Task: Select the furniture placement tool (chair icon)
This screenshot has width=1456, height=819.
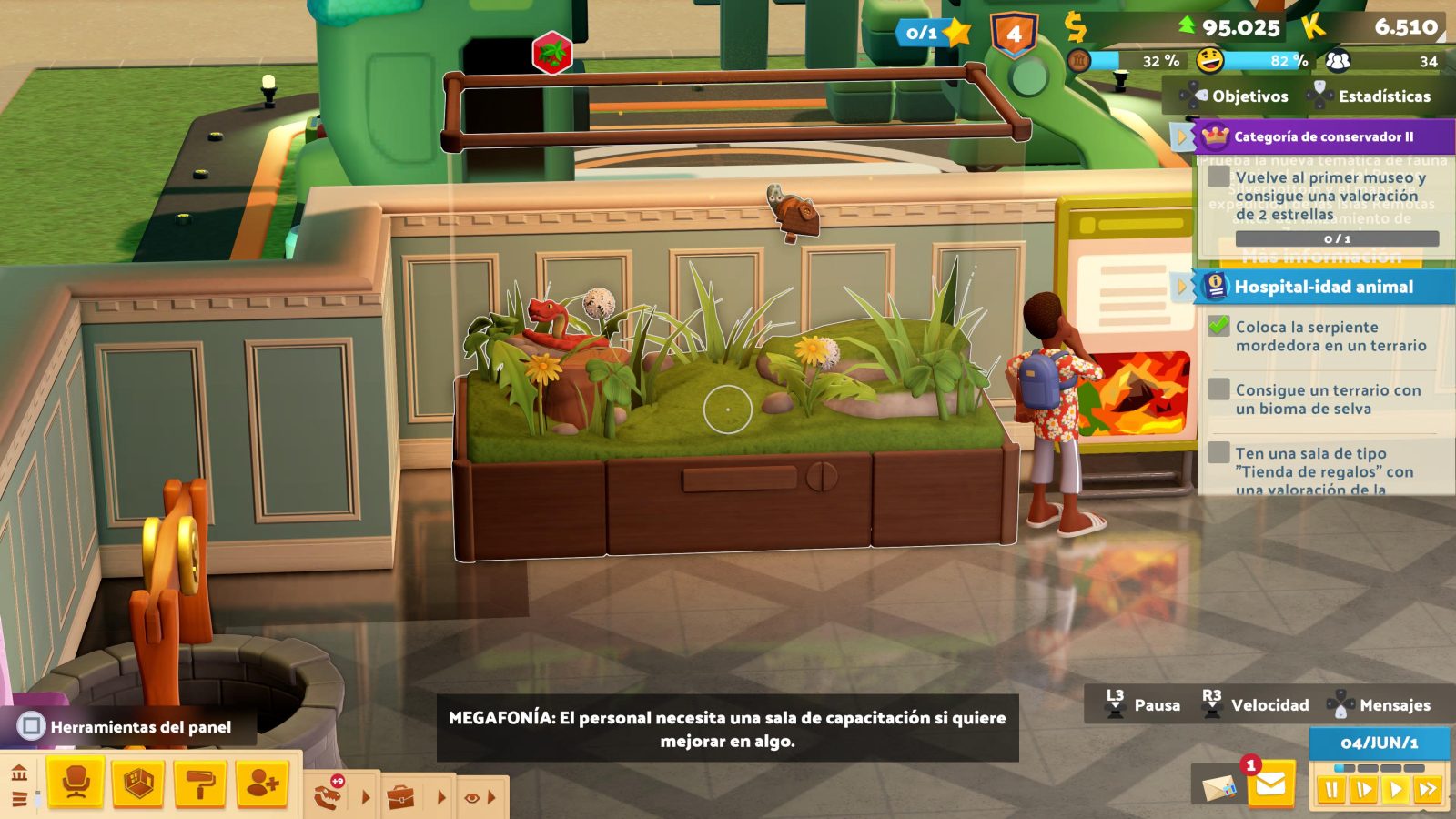Action: 77,784
